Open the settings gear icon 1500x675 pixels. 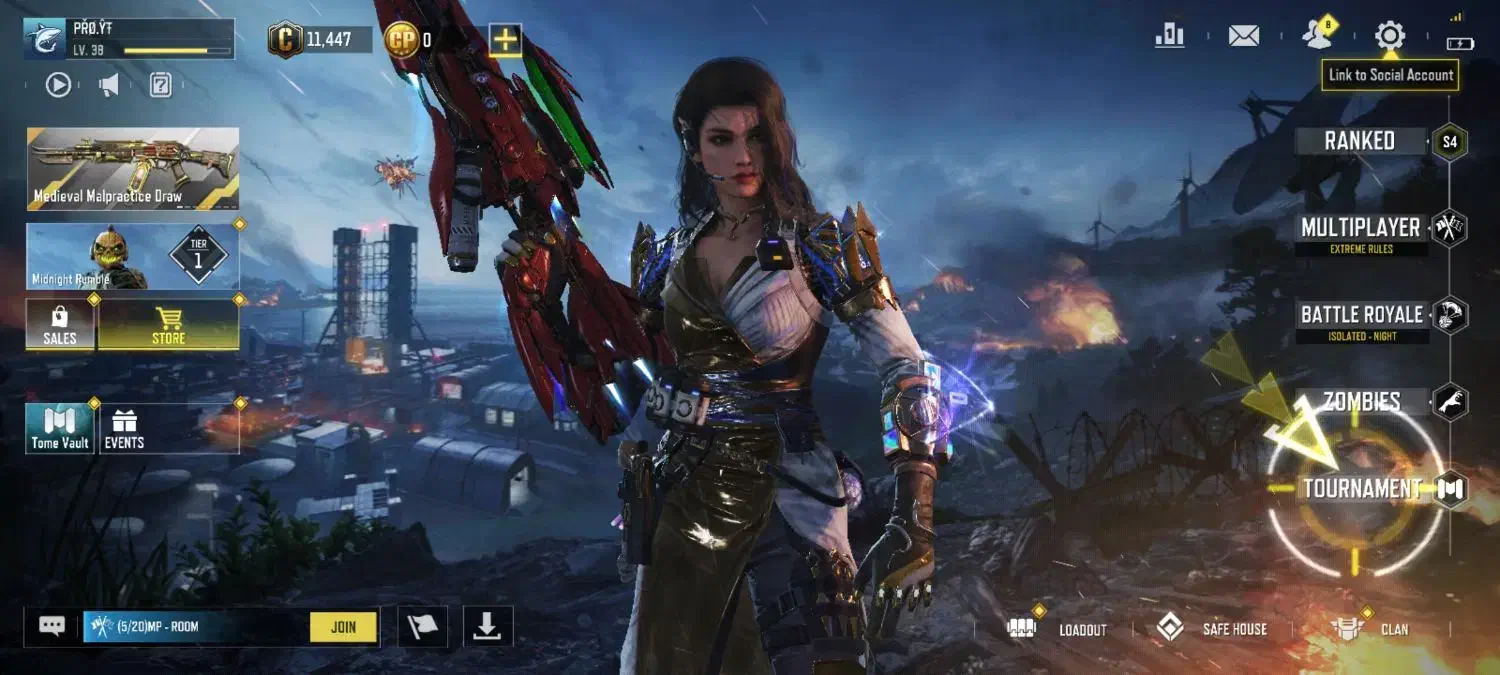point(1389,37)
